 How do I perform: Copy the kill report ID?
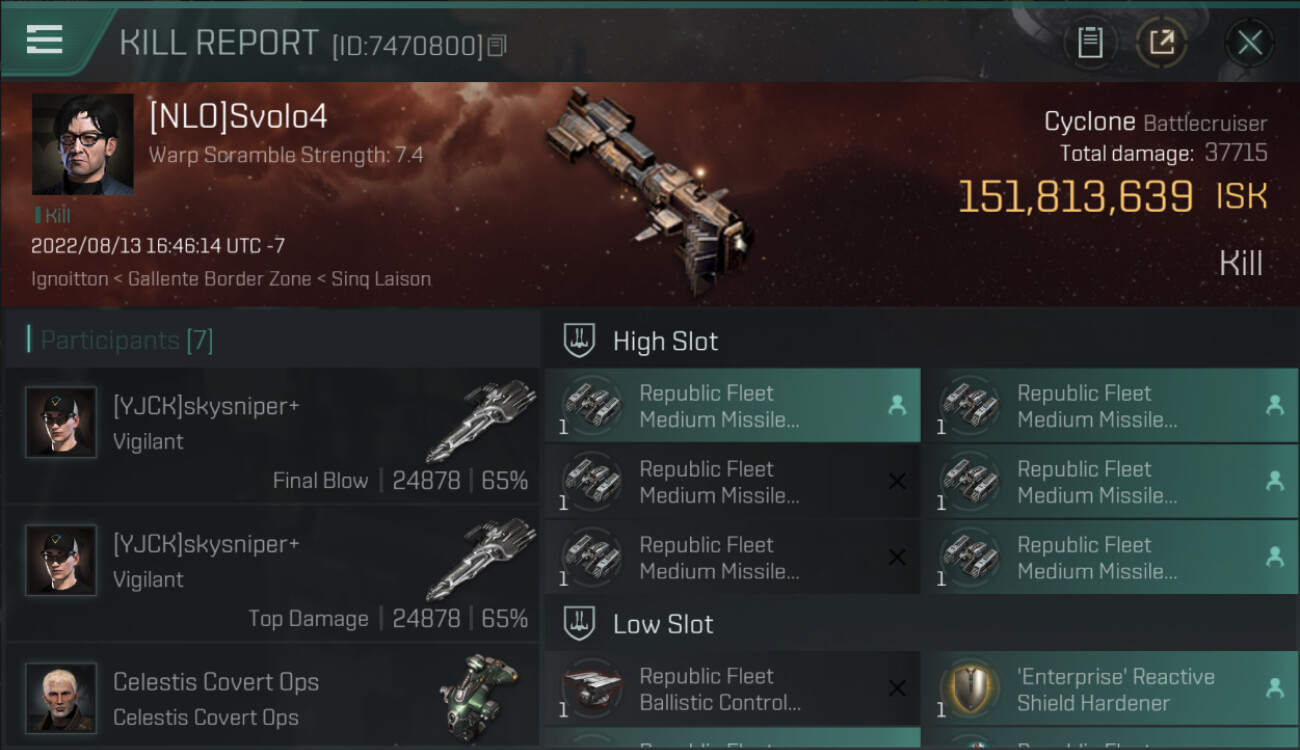497,45
